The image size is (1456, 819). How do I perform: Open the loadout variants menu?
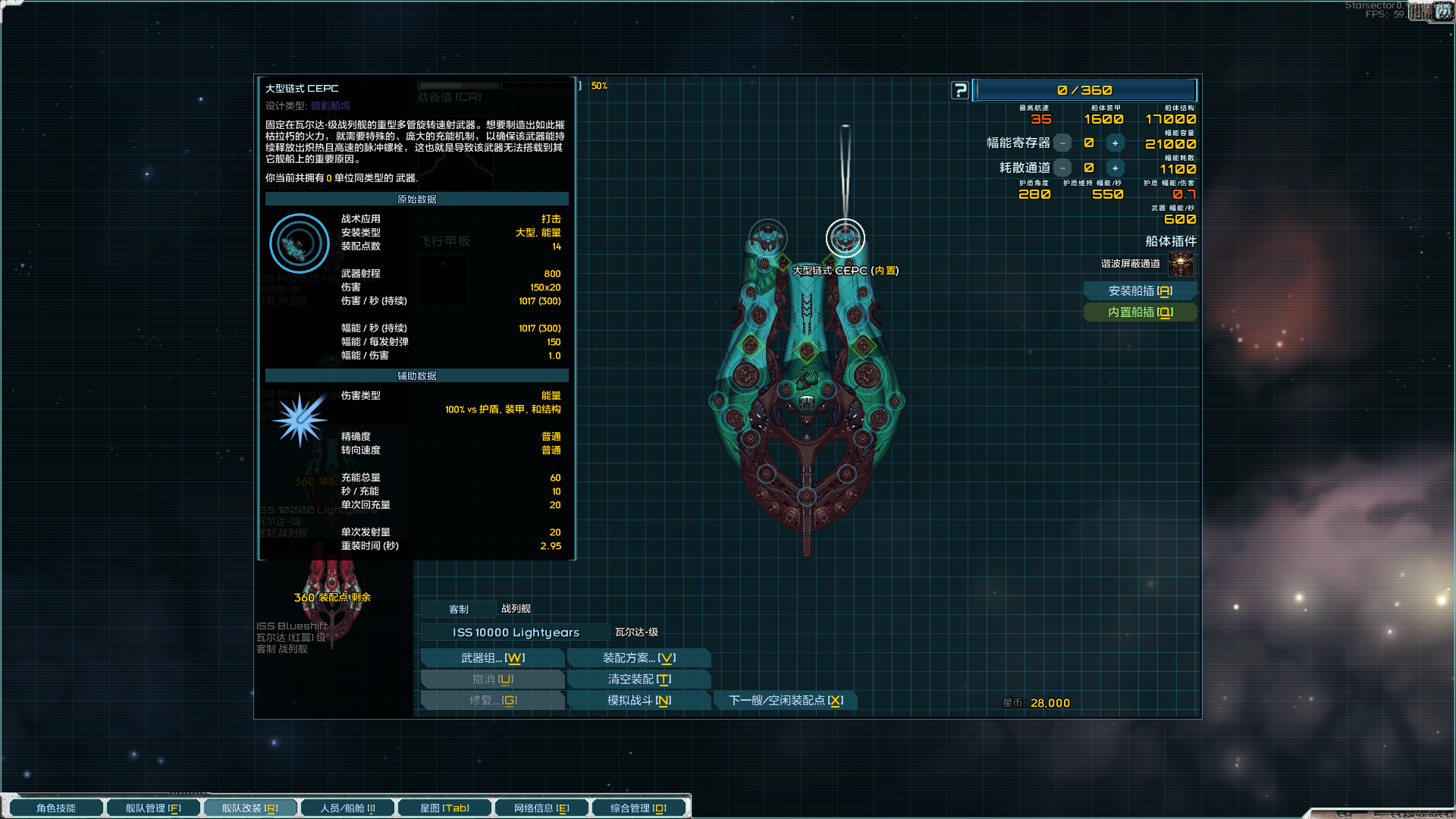[x=639, y=658]
